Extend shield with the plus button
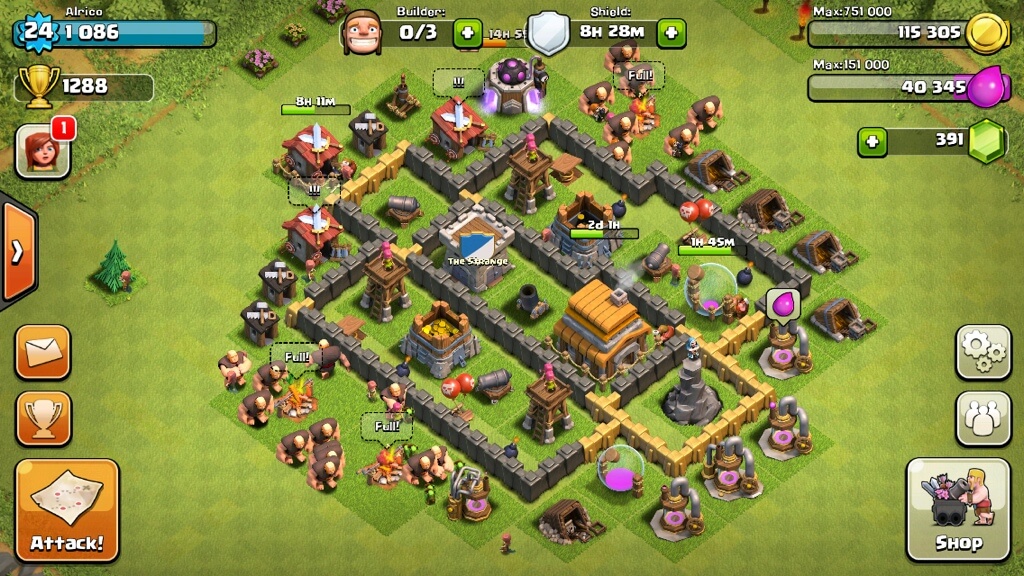The image size is (1024, 576). click(670, 32)
